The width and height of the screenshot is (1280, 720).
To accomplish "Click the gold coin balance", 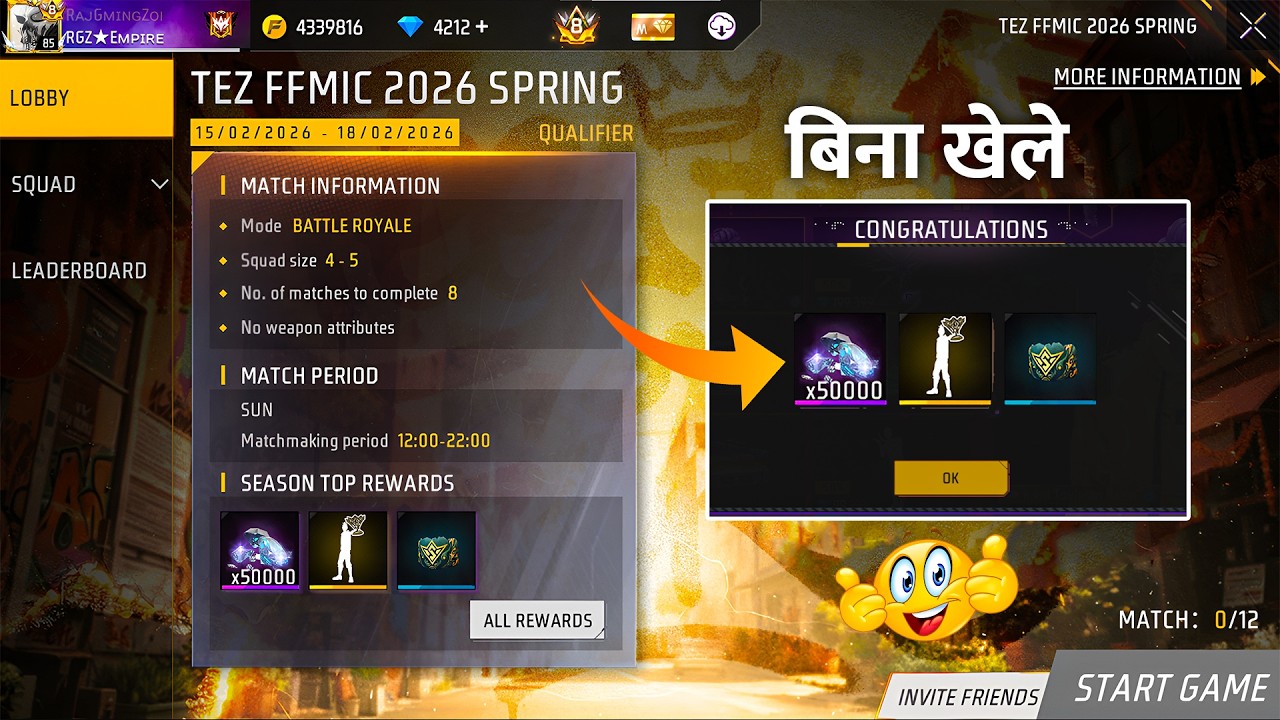I will pyautogui.click(x=313, y=27).
